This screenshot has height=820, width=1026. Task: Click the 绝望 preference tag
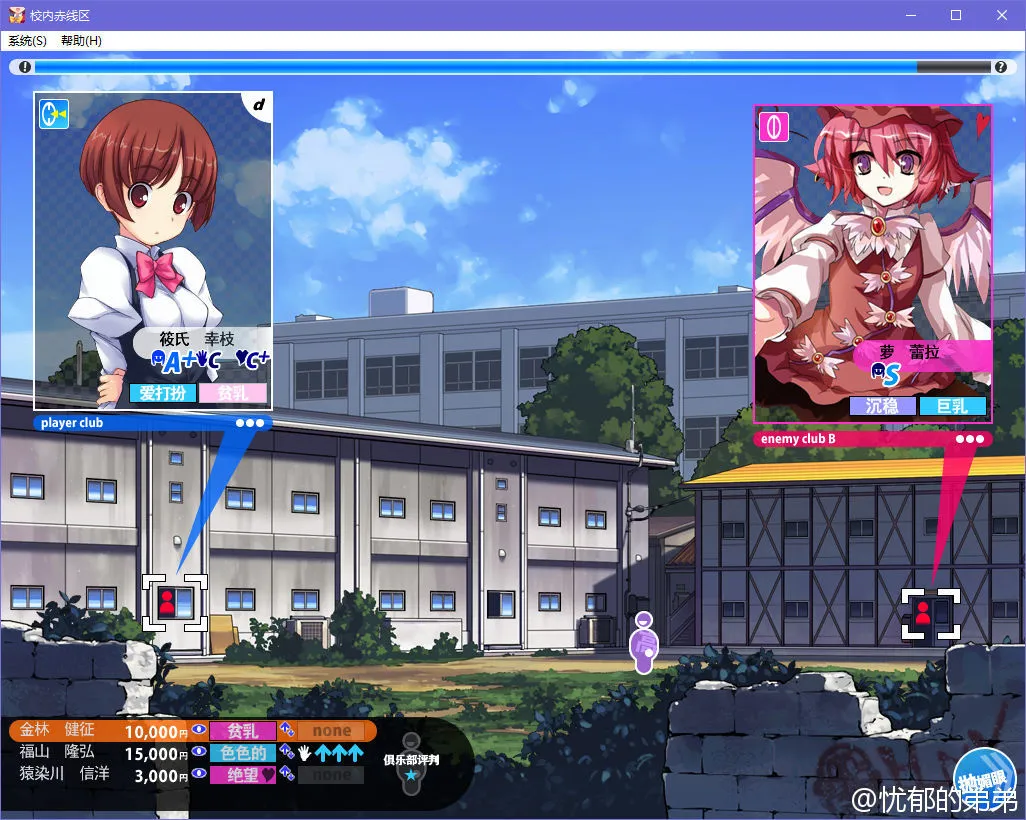pyautogui.click(x=243, y=774)
